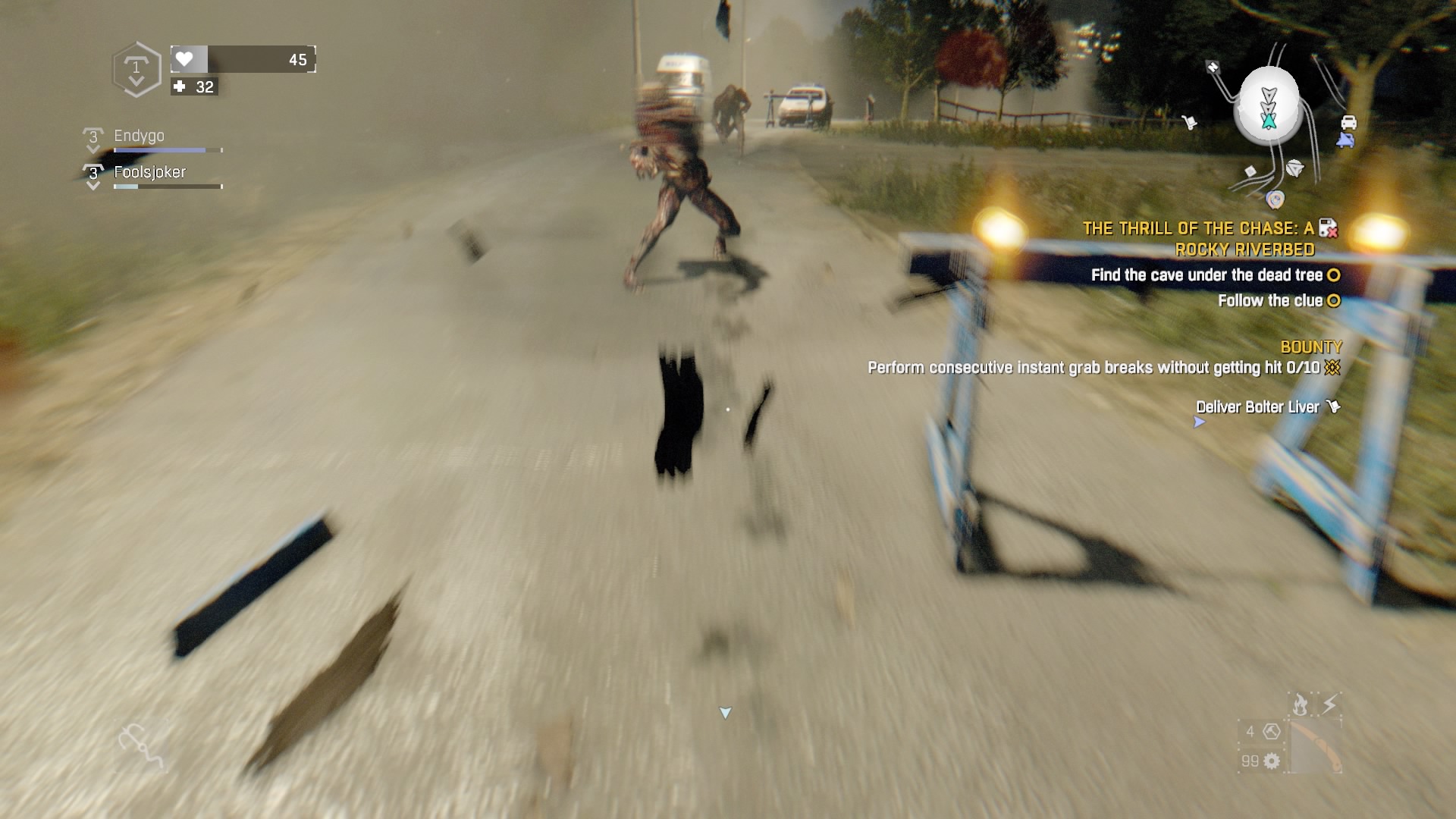Select the car icon on the minimap
The width and height of the screenshot is (1456, 819).
(1349, 122)
